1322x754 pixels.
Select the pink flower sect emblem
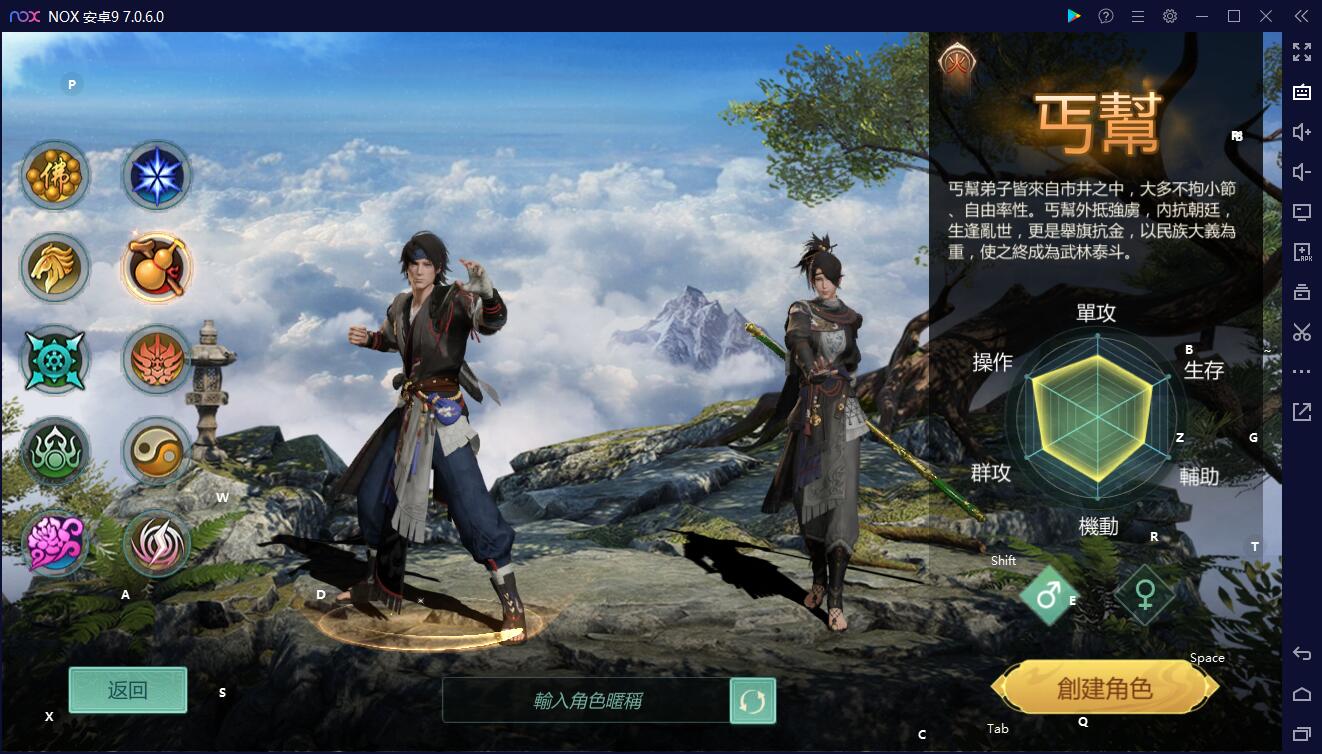click(x=55, y=543)
